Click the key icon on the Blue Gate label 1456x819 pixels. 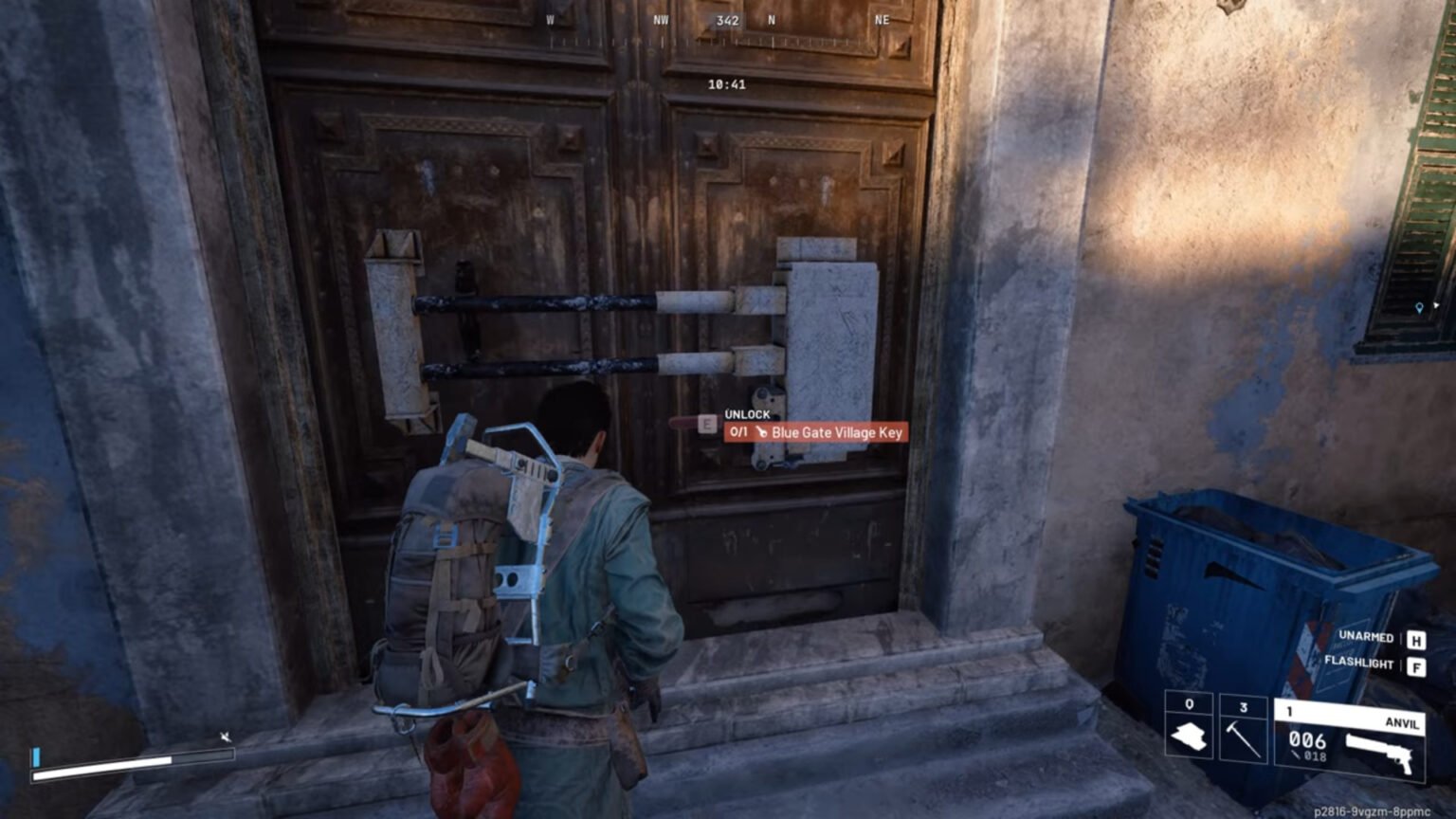point(761,432)
